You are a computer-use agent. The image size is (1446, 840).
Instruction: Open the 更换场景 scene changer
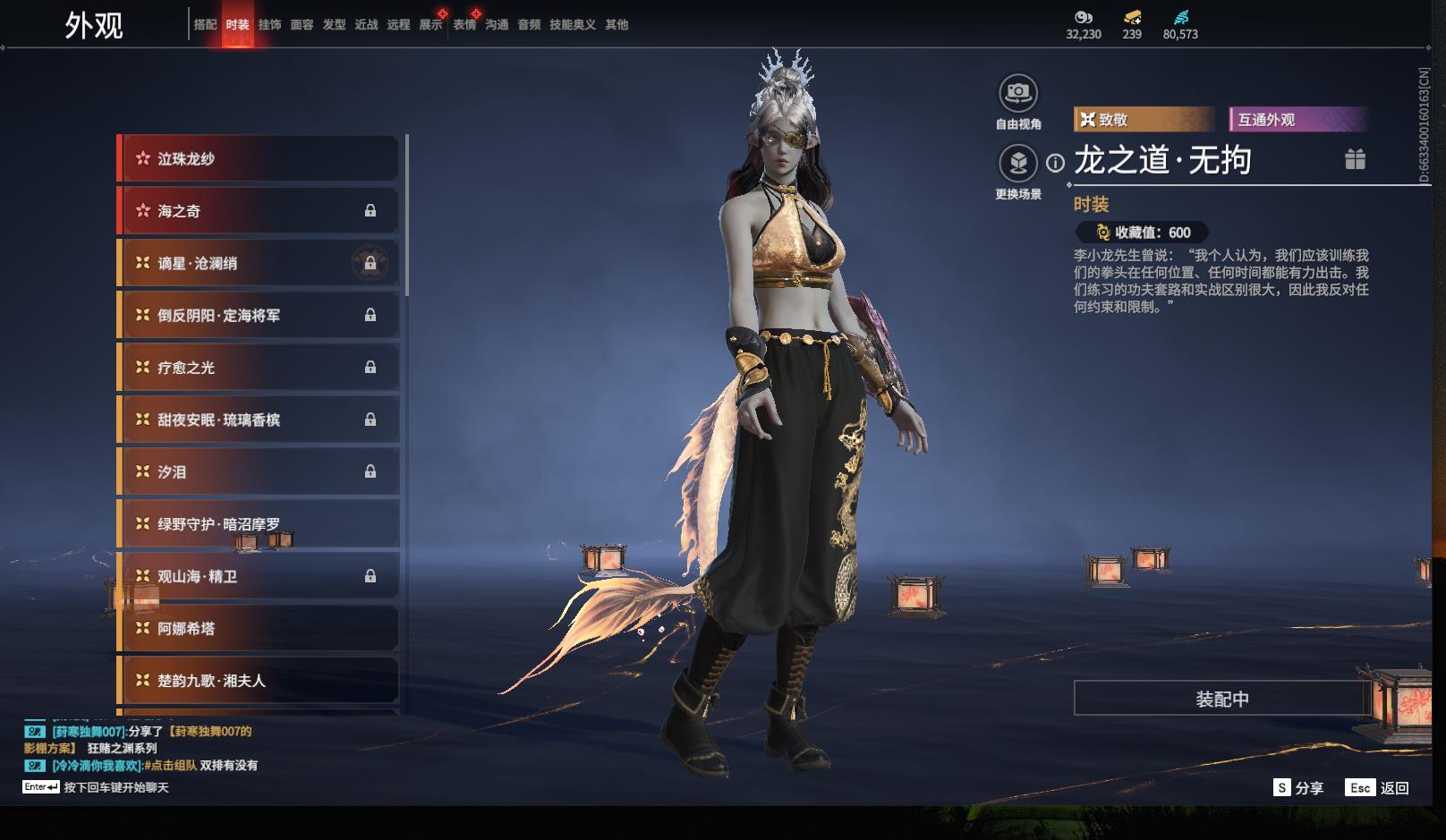coord(1018,163)
